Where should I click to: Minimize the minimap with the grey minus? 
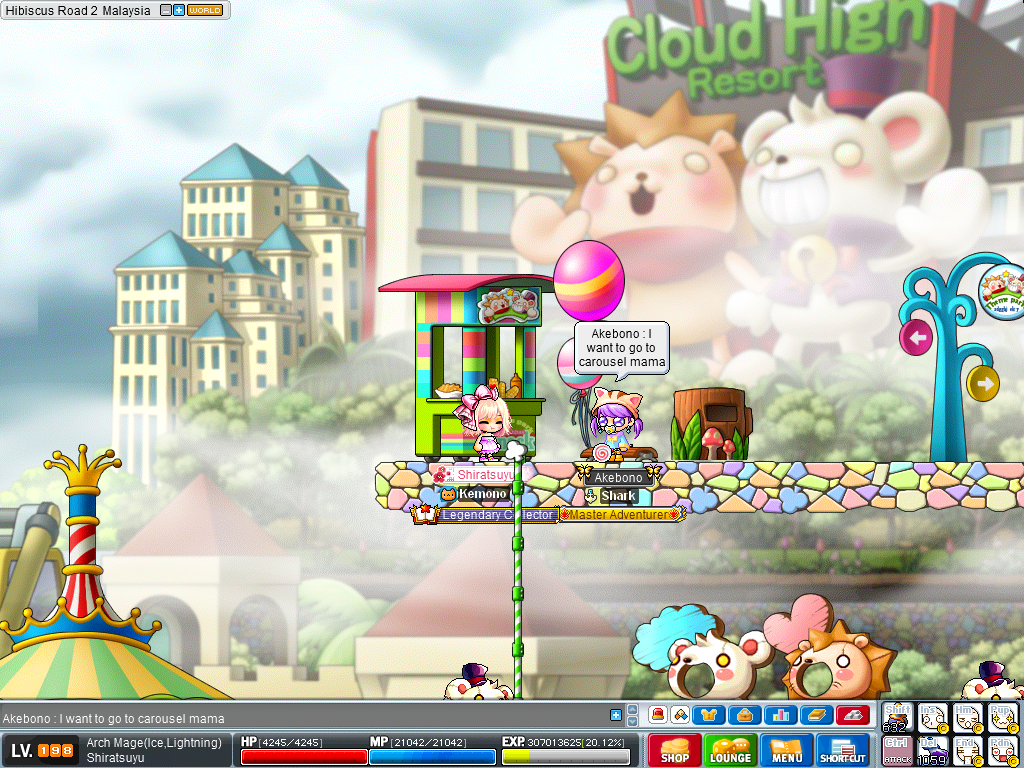coord(166,10)
